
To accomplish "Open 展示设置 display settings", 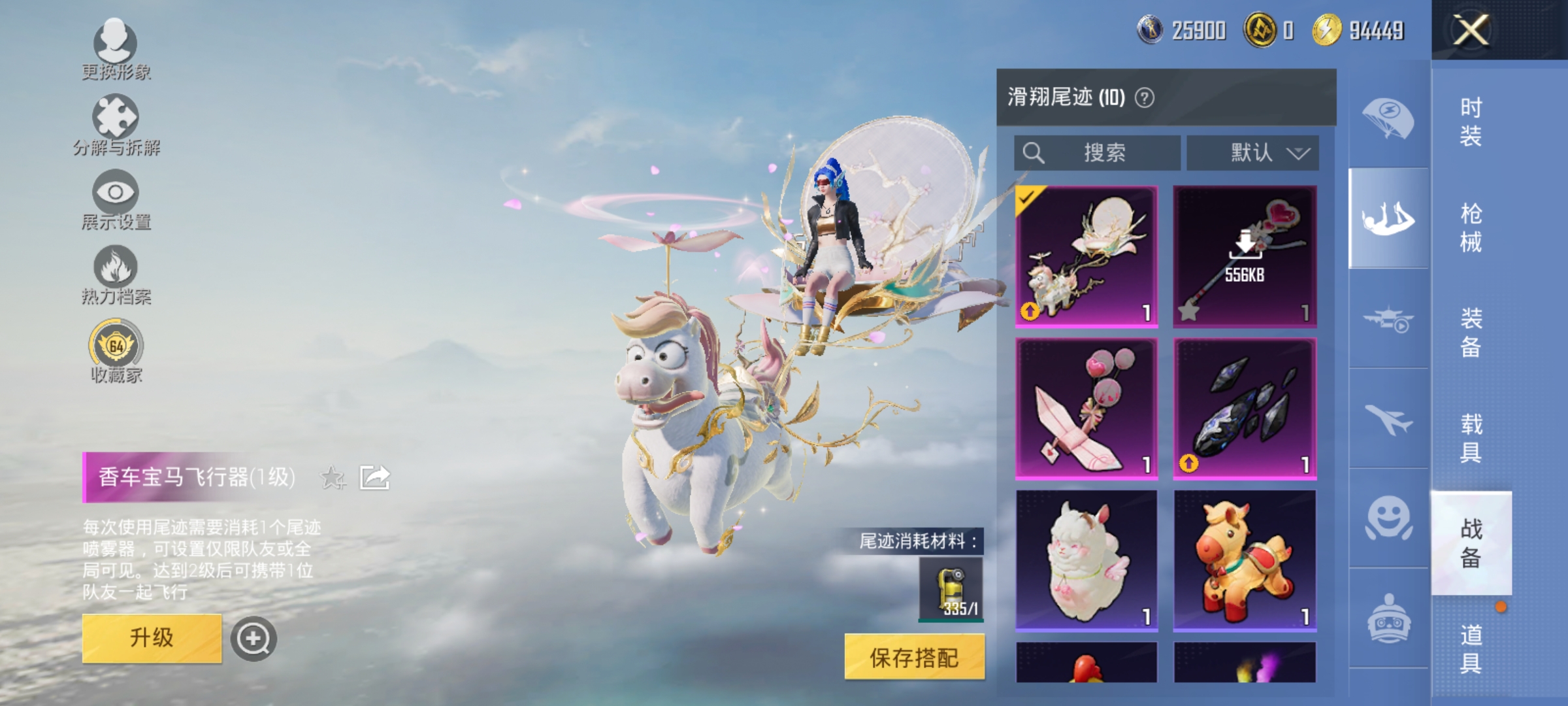I will [114, 199].
